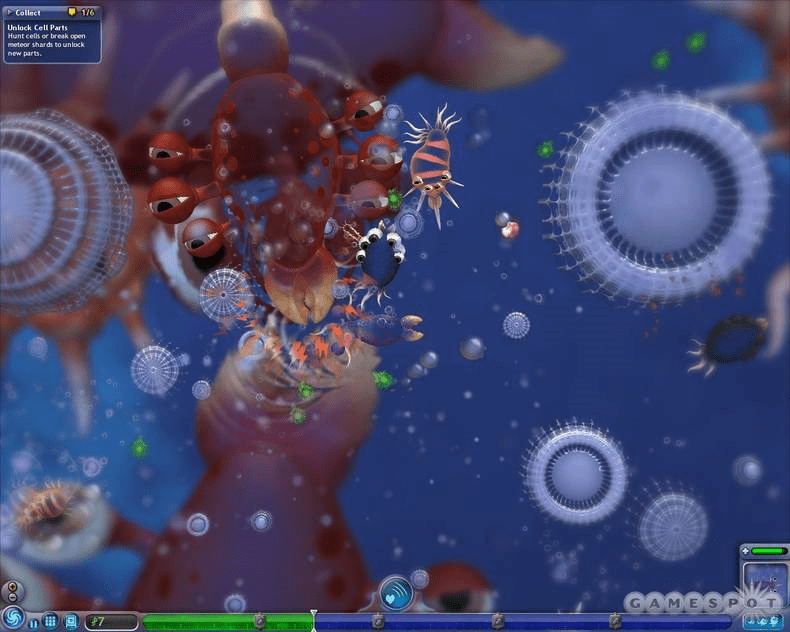790x632 pixels.
Task: Zoom in with the plus button
Action: point(11,586)
